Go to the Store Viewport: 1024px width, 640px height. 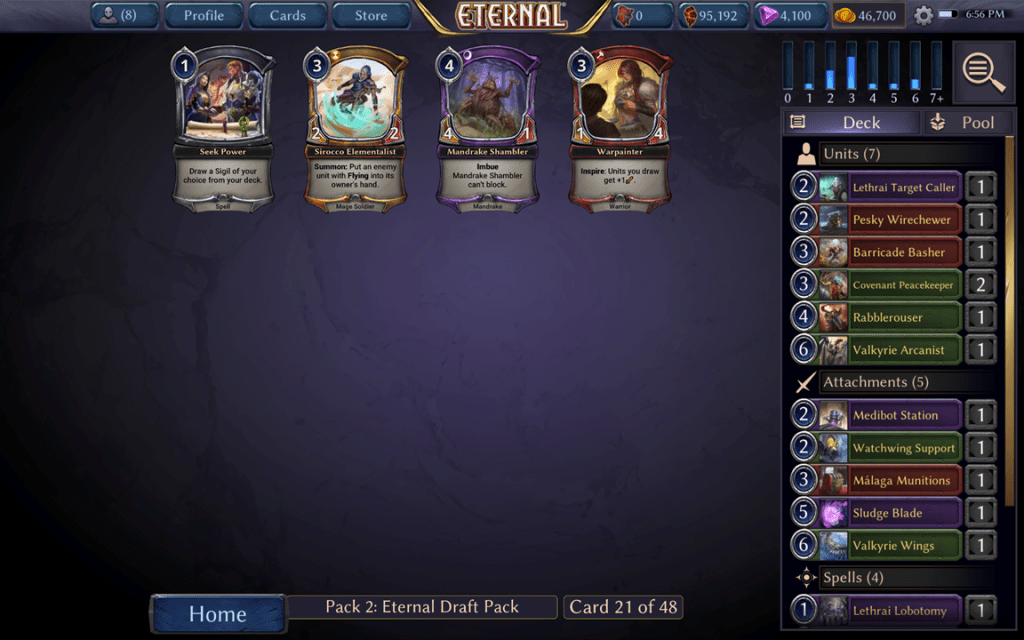coord(371,15)
